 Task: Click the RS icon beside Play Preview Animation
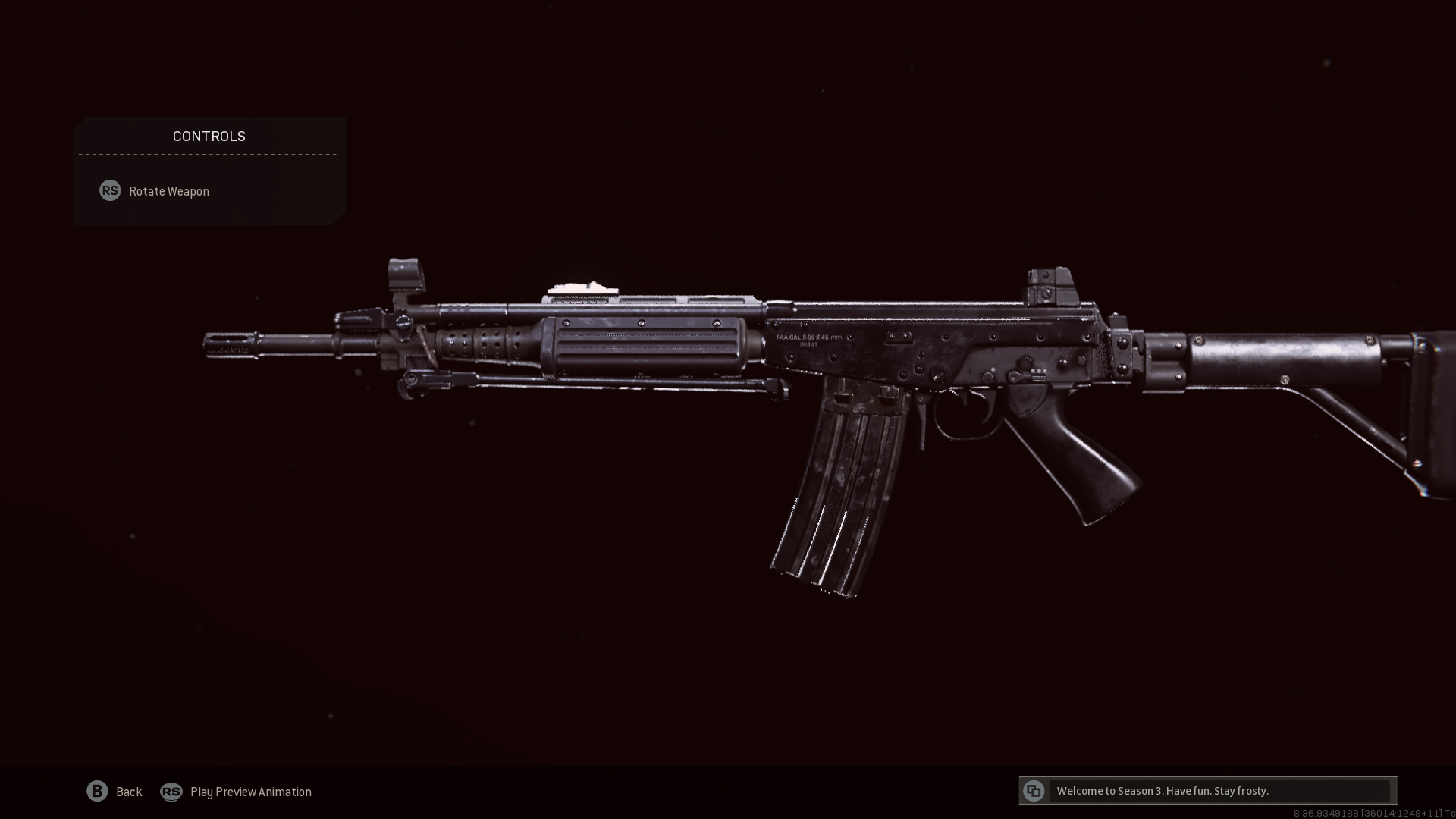point(171,792)
